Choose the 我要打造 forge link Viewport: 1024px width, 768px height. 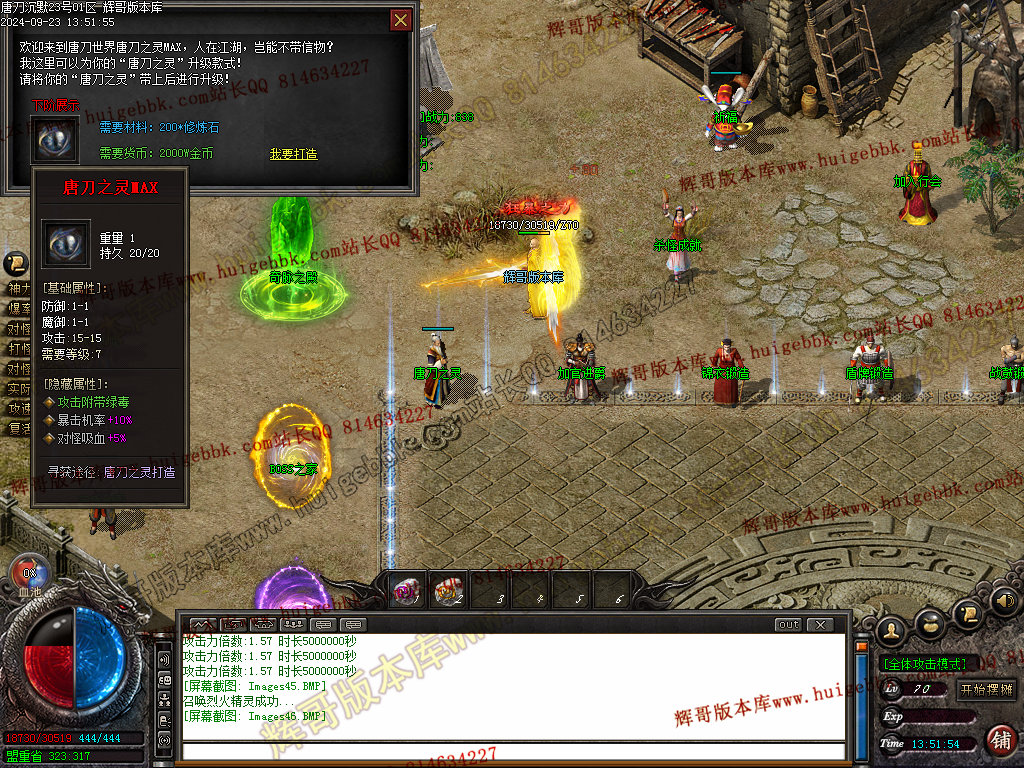point(293,154)
